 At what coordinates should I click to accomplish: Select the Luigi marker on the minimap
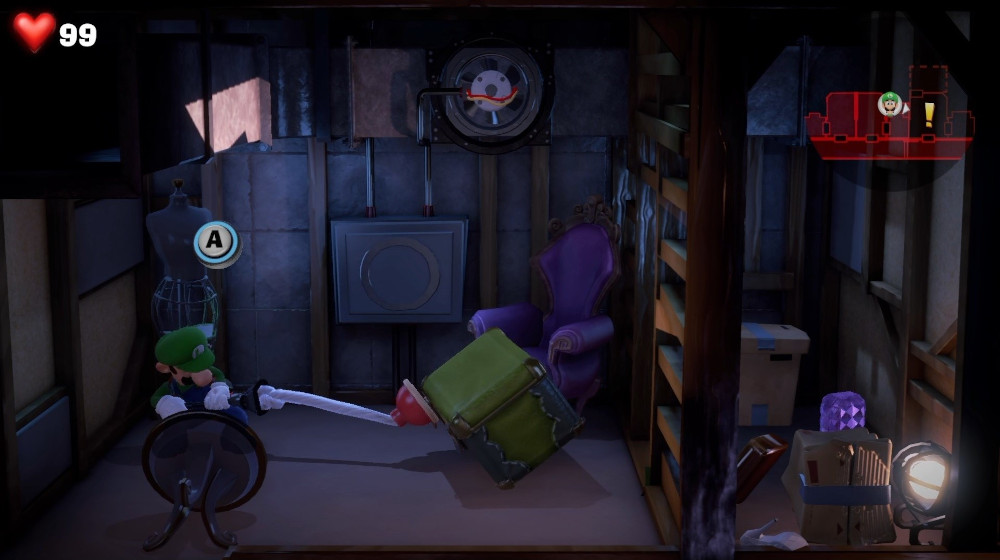(x=889, y=103)
